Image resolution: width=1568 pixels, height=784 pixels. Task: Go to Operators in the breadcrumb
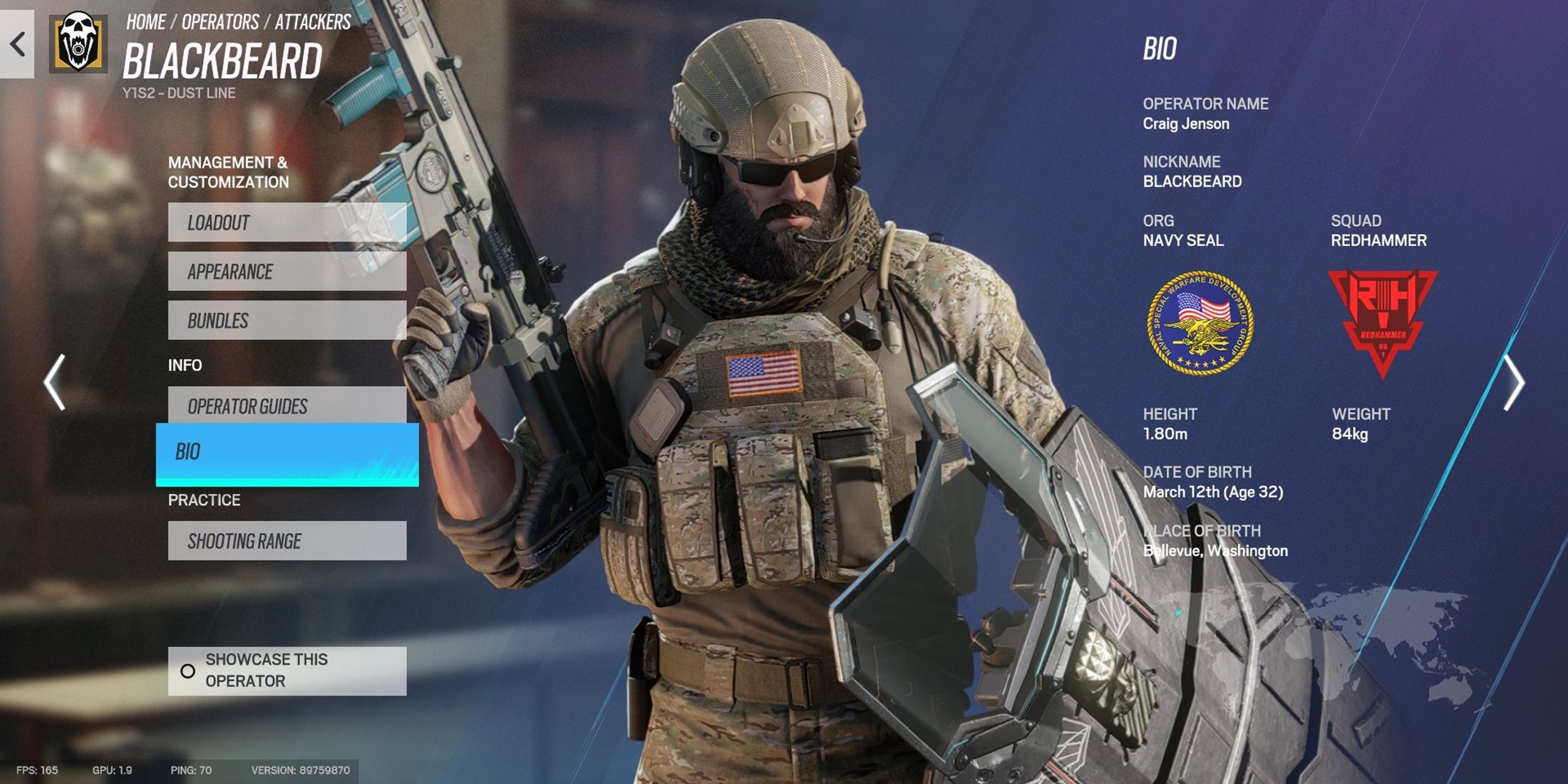220,22
